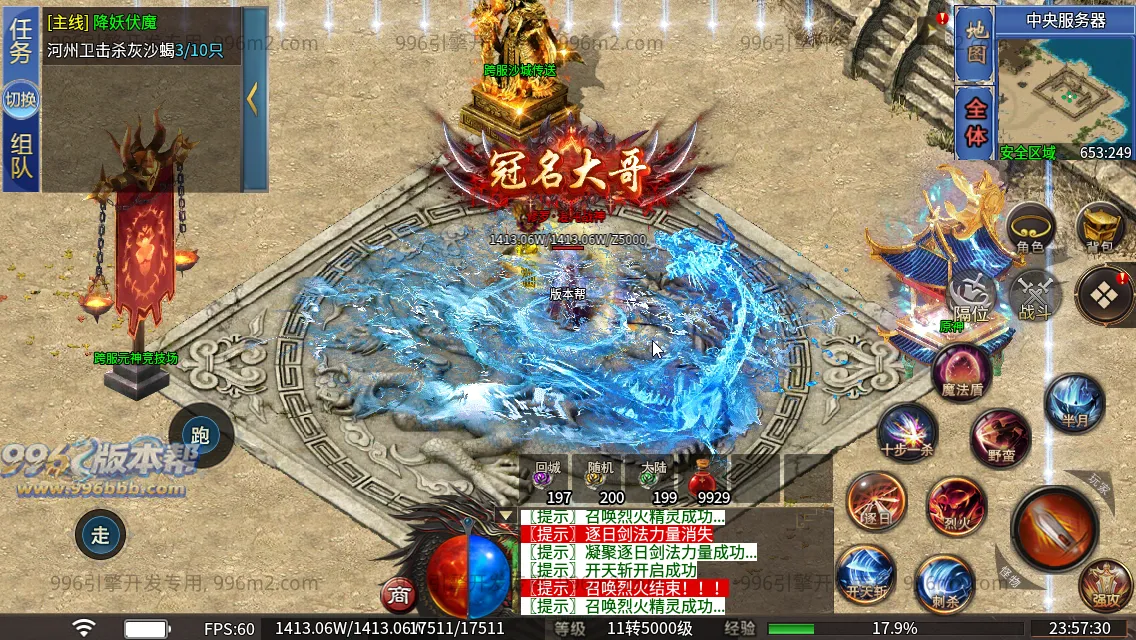Image resolution: width=1136 pixels, height=640 pixels.
Task: Toggle the 跑 run movement button
Action: 200,435
